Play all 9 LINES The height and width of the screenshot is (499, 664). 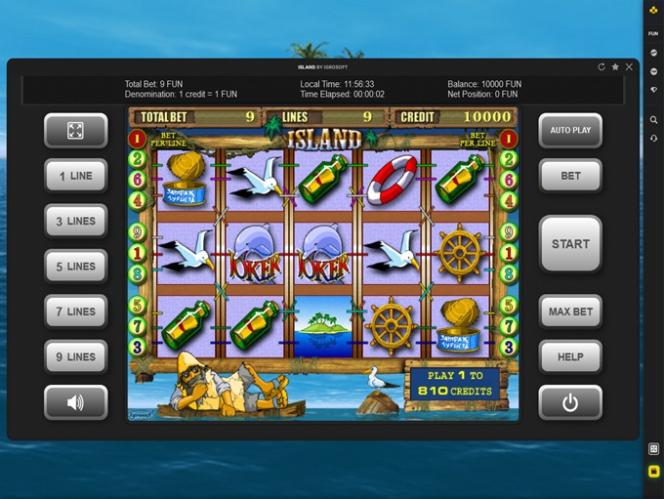coord(76,356)
